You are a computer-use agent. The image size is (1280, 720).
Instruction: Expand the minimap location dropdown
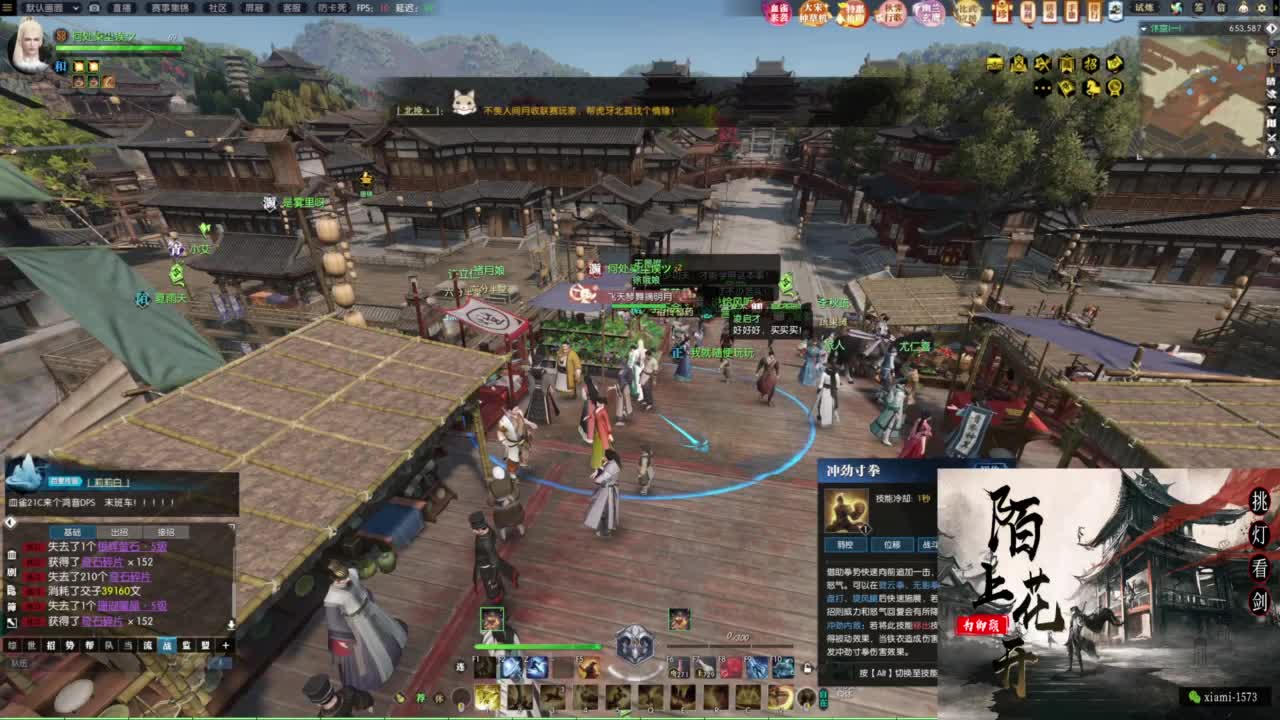pos(1143,29)
